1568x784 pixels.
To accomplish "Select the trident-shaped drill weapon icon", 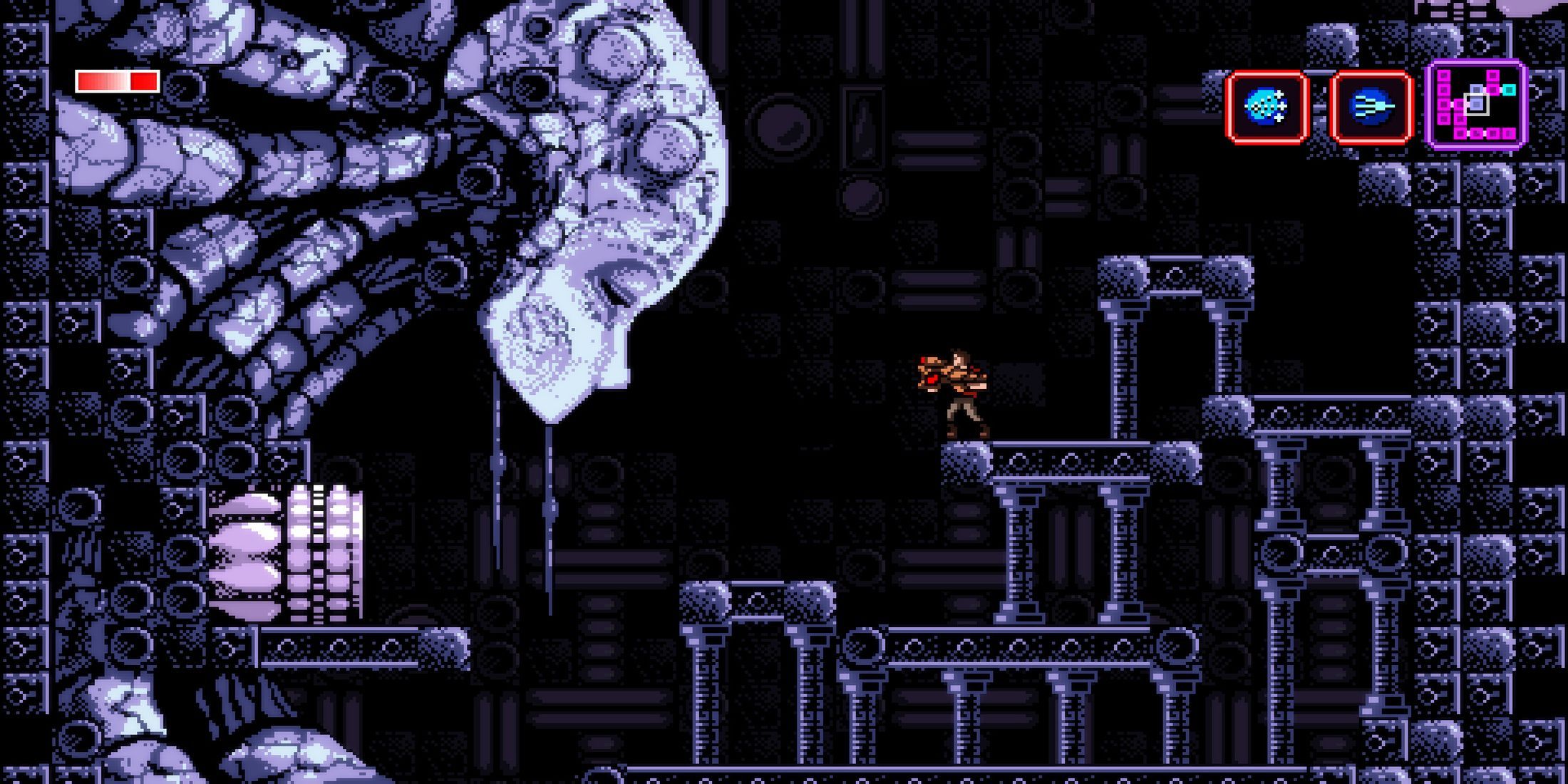I will pyautogui.click(x=1371, y=105).
